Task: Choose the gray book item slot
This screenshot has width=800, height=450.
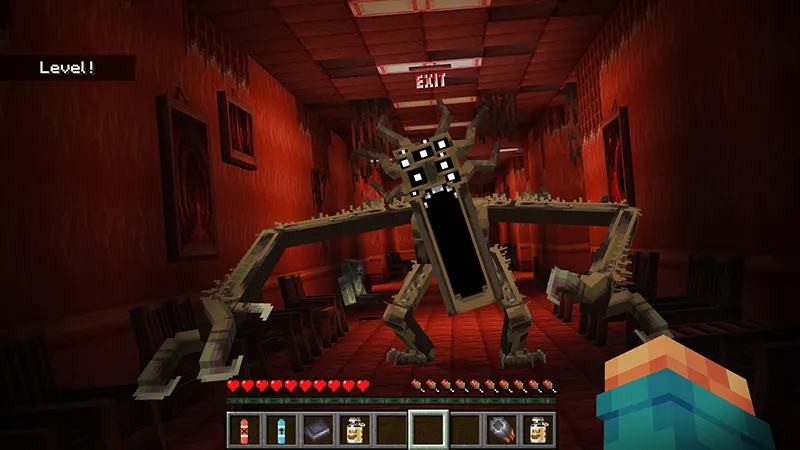Action: (317, 427)
